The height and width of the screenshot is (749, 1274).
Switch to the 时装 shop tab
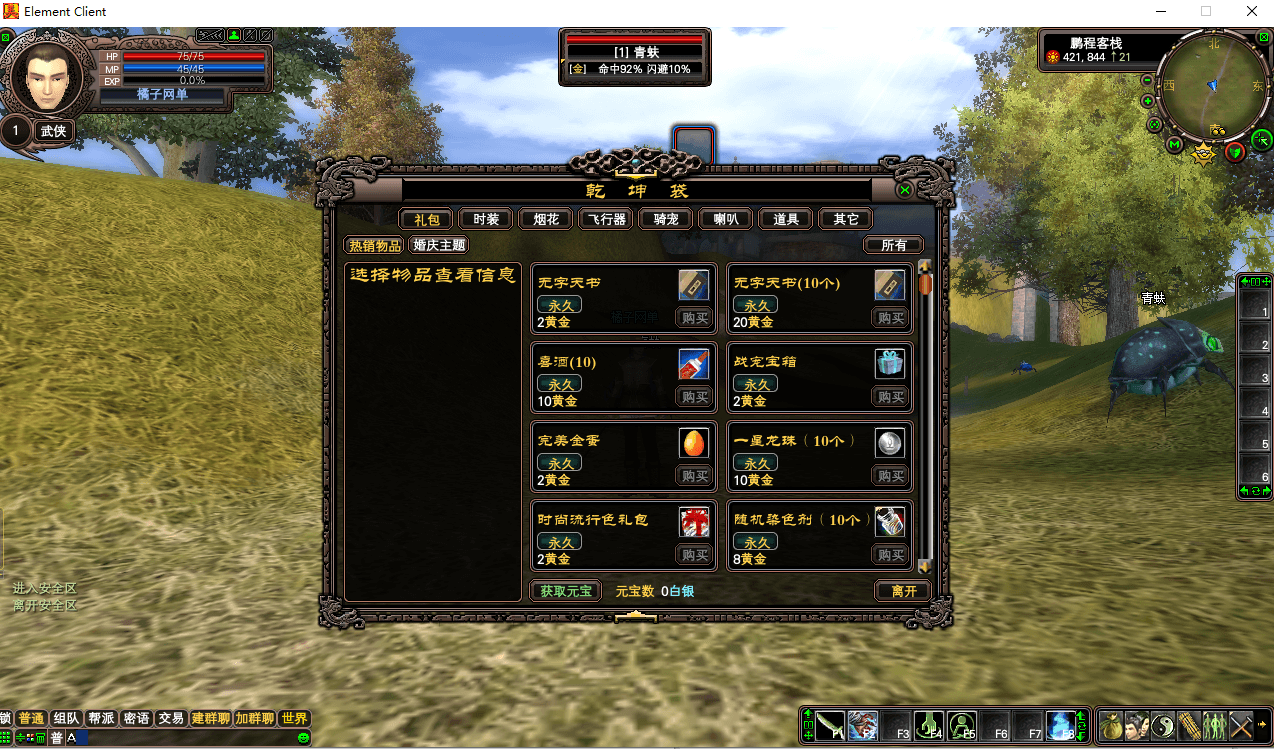pyautogui.click(x=486, y=219)
